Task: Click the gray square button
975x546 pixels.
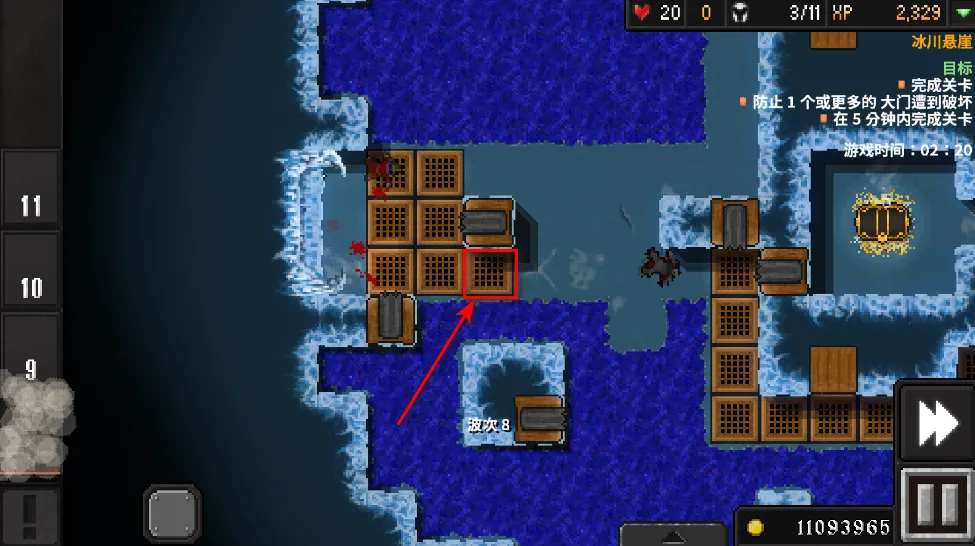Action: [x=174, y=514]
